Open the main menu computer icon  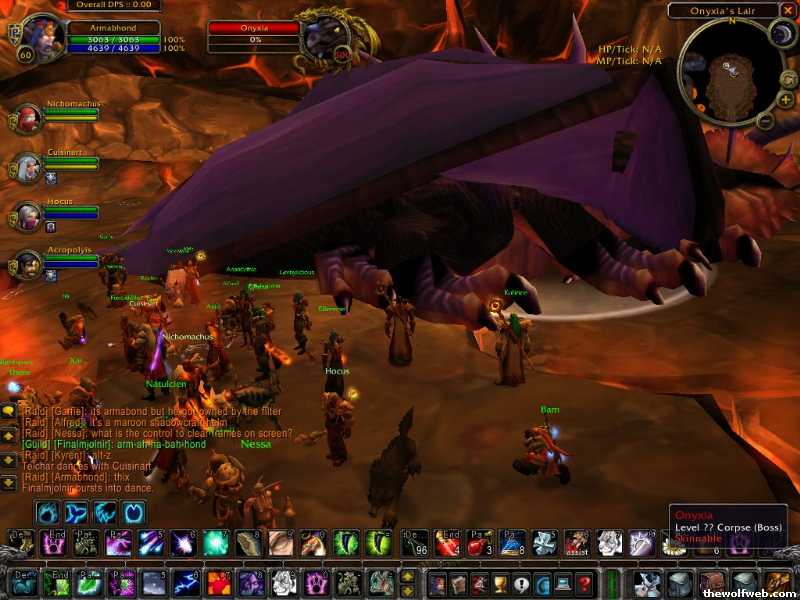tap(563, 583)
